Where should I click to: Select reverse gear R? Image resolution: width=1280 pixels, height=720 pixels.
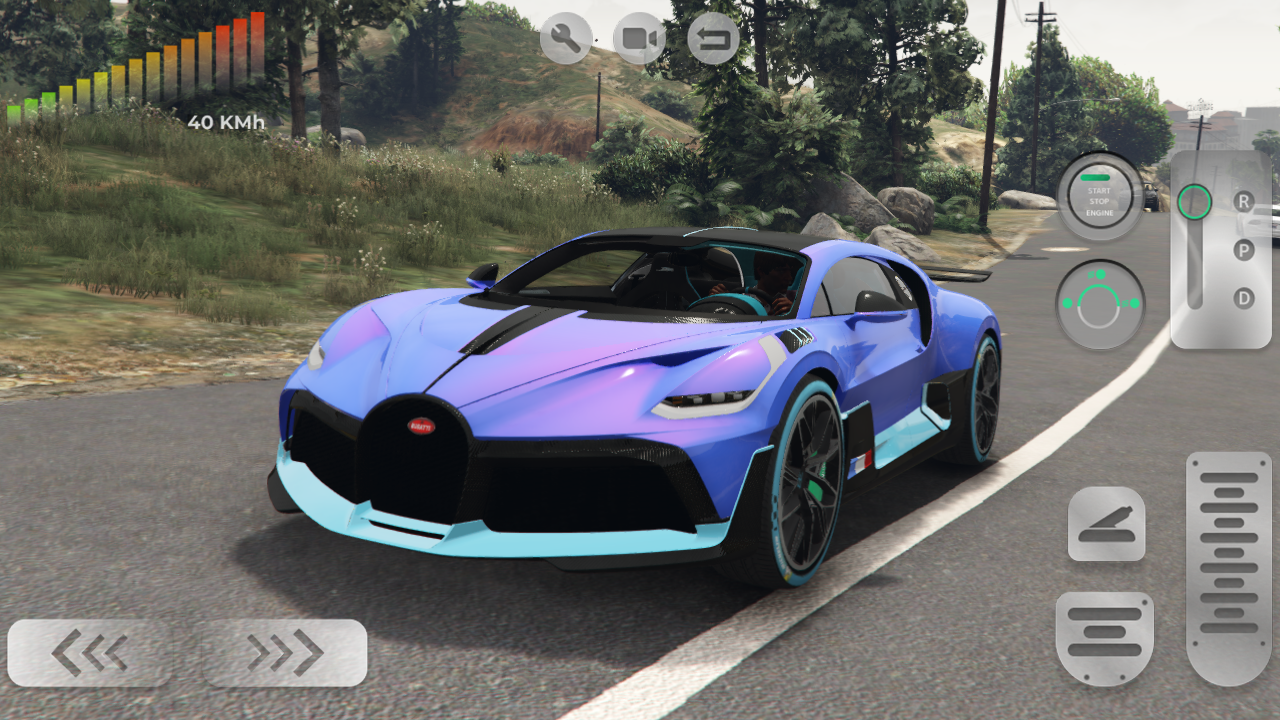coord(1244,201)
